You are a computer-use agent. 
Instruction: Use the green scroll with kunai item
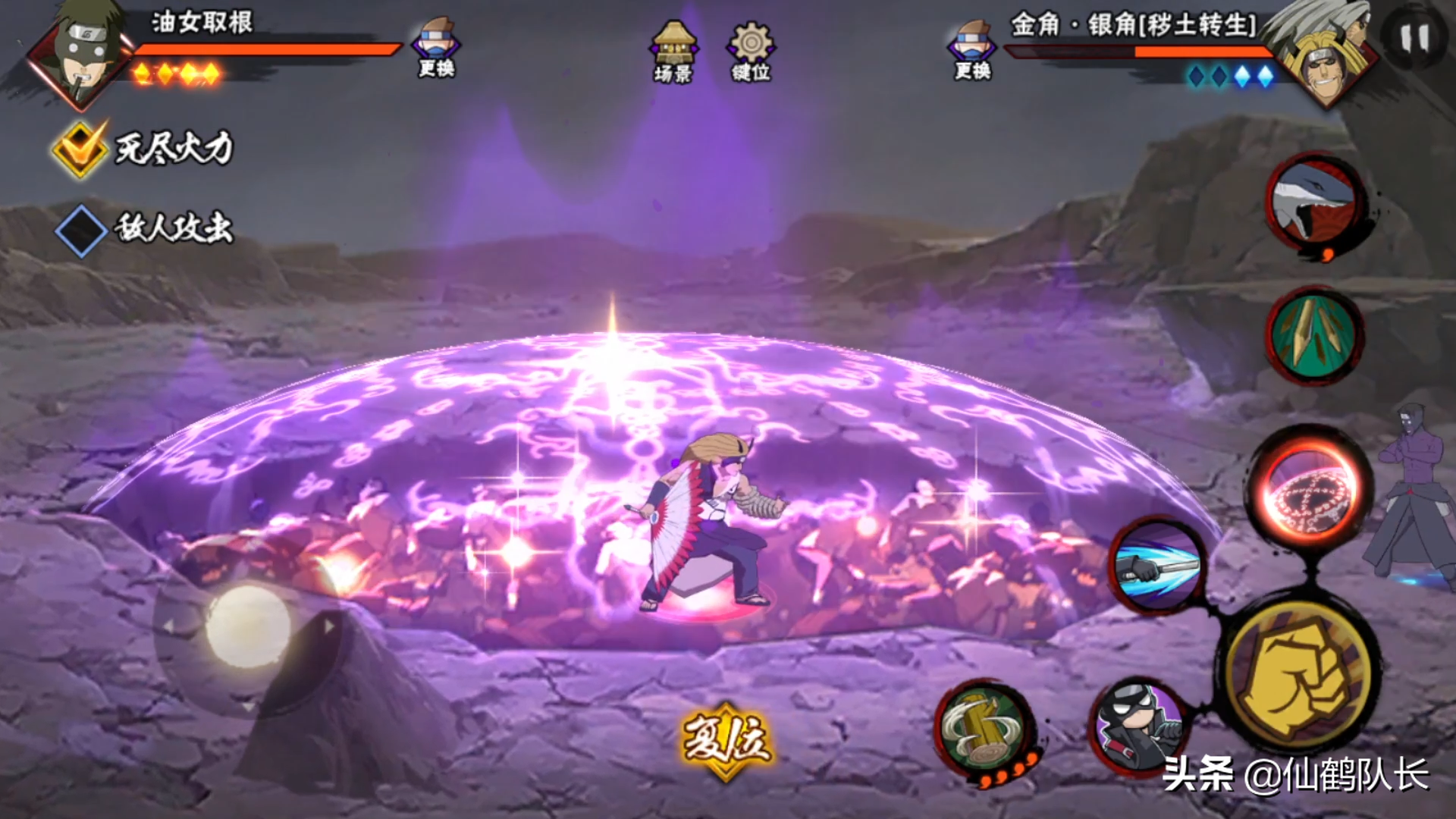coord(1316,335)
